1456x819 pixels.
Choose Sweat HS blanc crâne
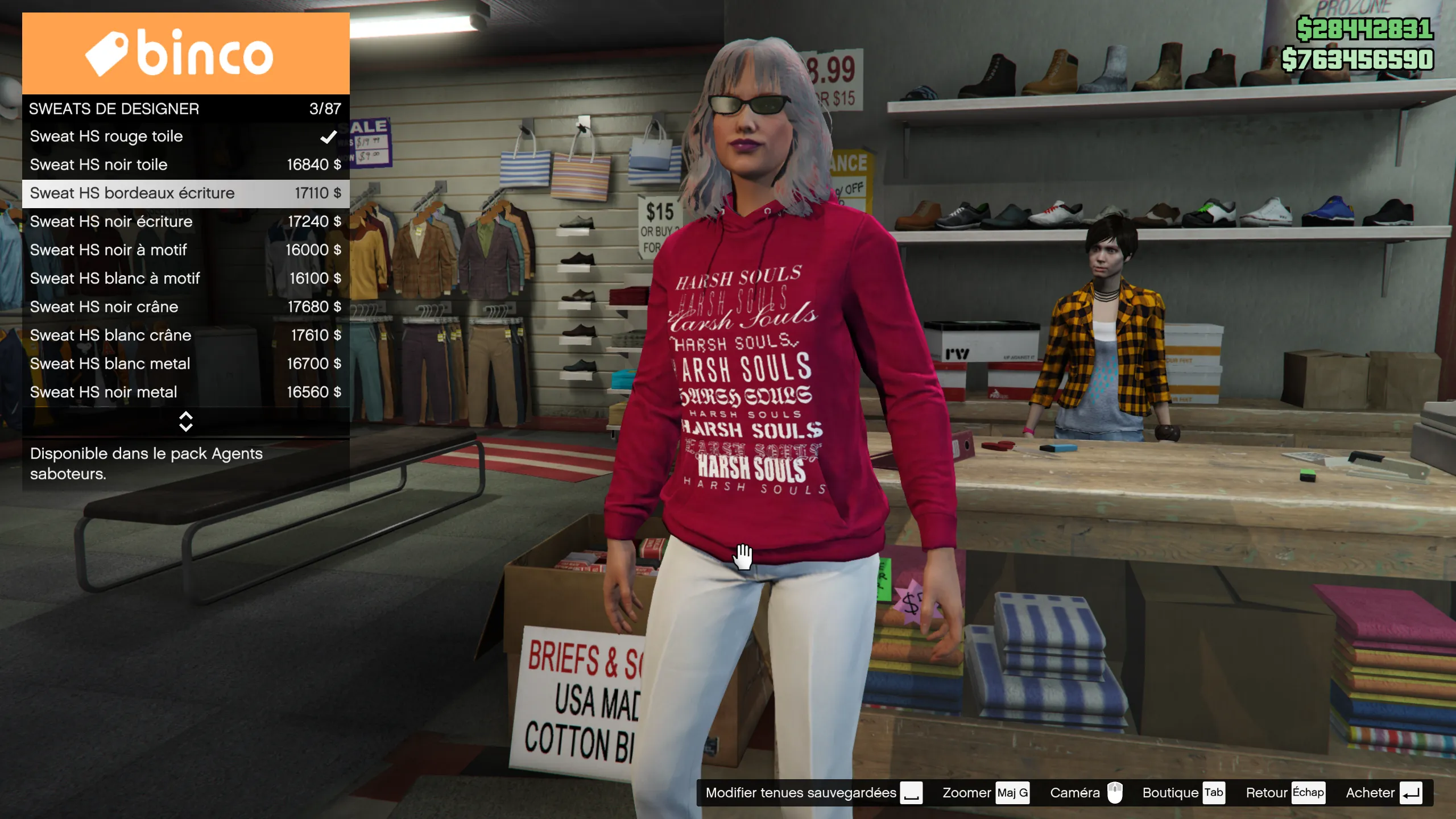(185, 336)
